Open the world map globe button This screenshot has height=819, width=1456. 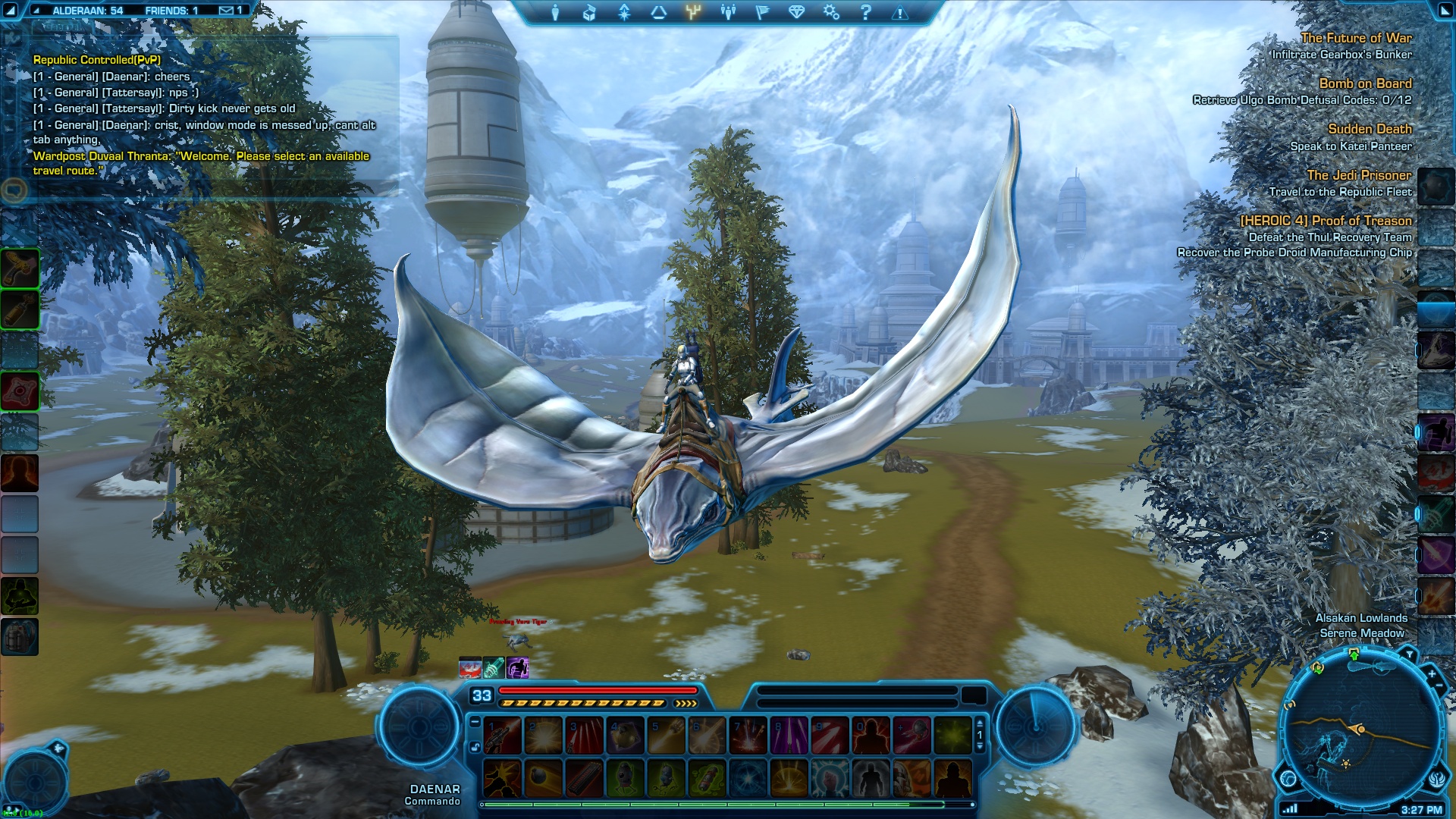pyautogui.click(x=1288, y=778)
